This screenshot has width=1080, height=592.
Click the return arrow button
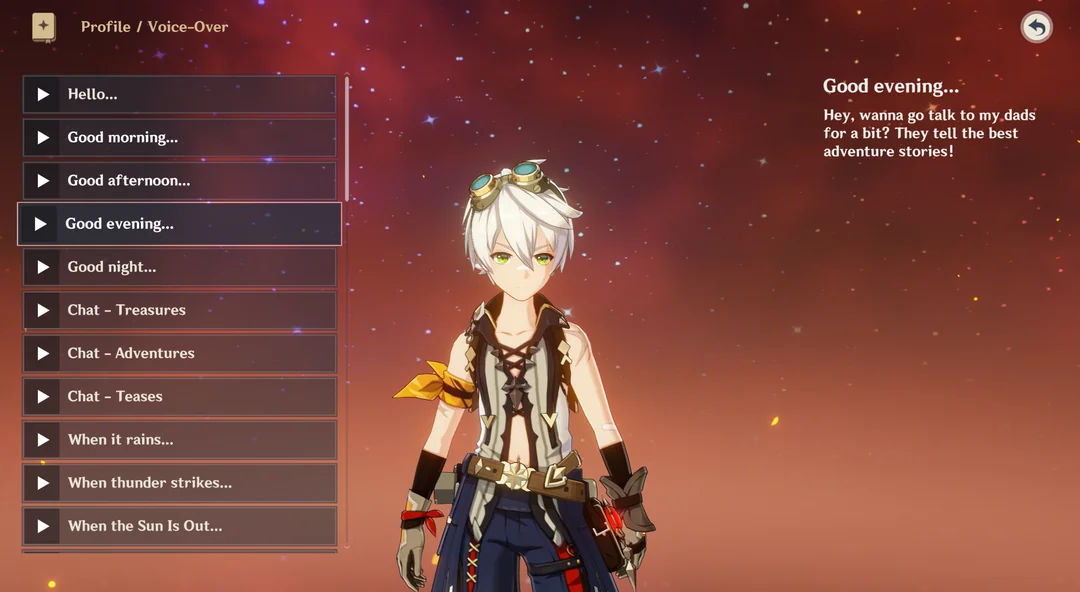click(x=1036, y=27)
